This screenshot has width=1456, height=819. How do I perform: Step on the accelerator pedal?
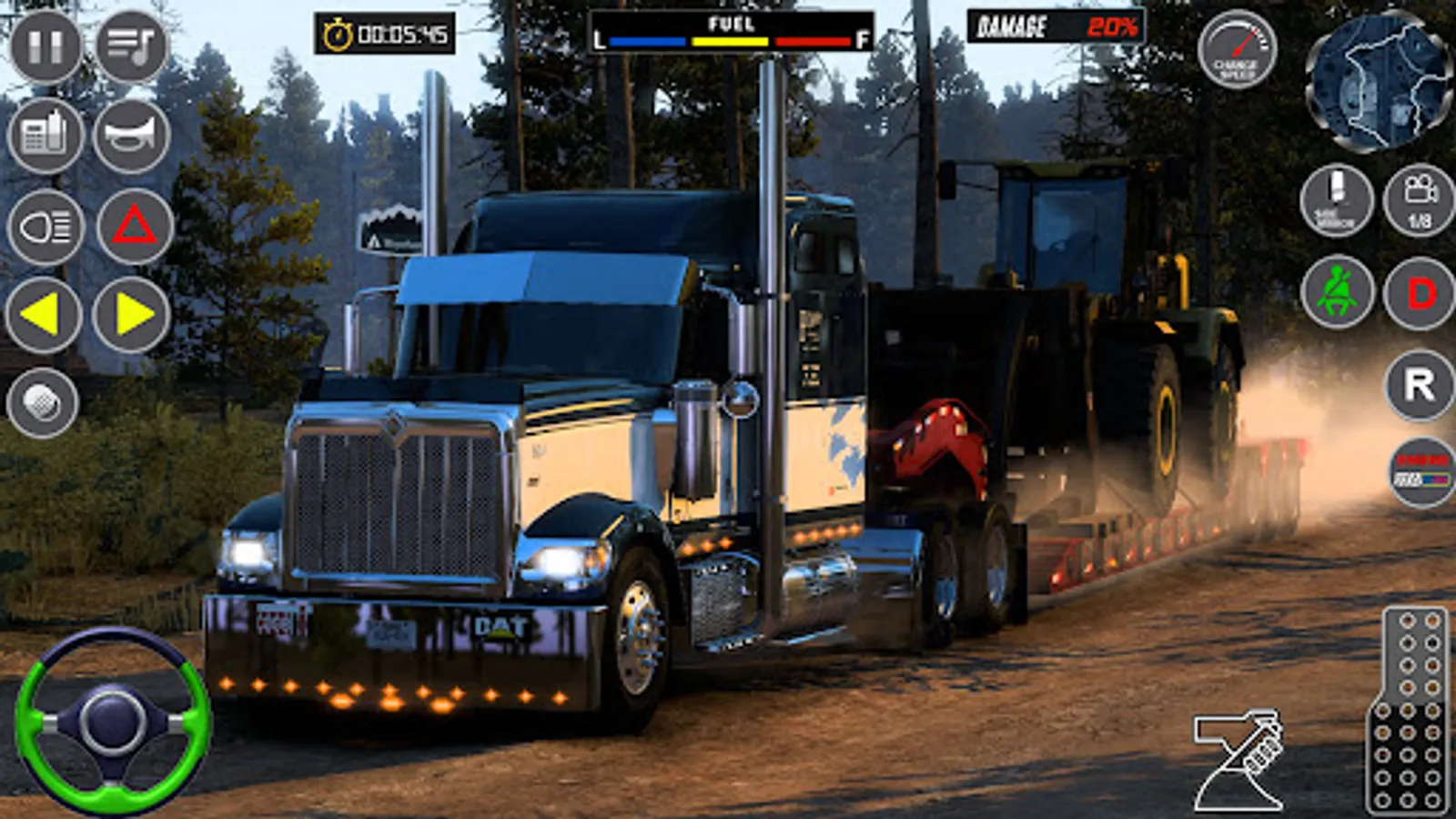[x=1407, y=710]
